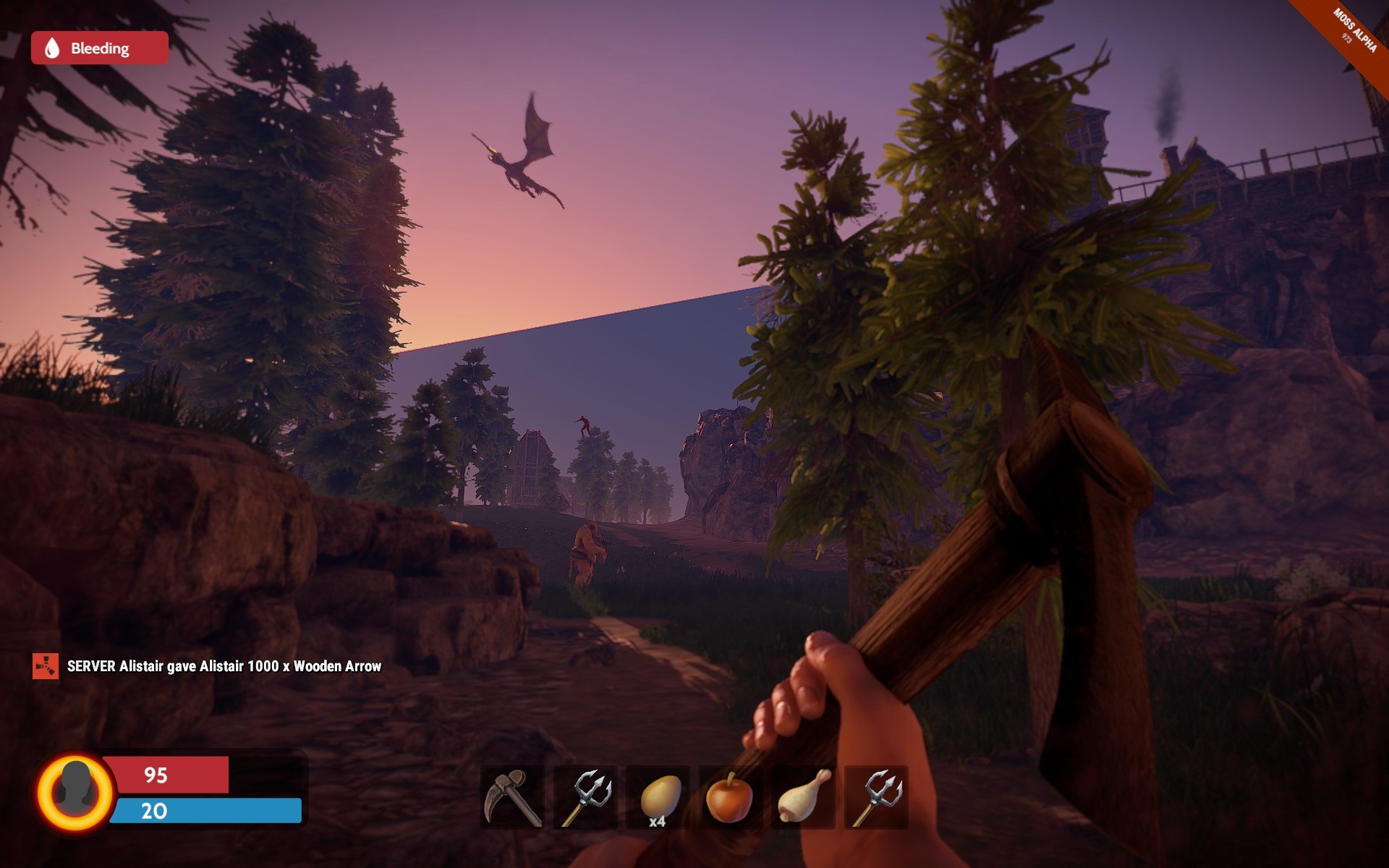Open the SERVER Wooden Arrow chat message

[x=224, y=666]
